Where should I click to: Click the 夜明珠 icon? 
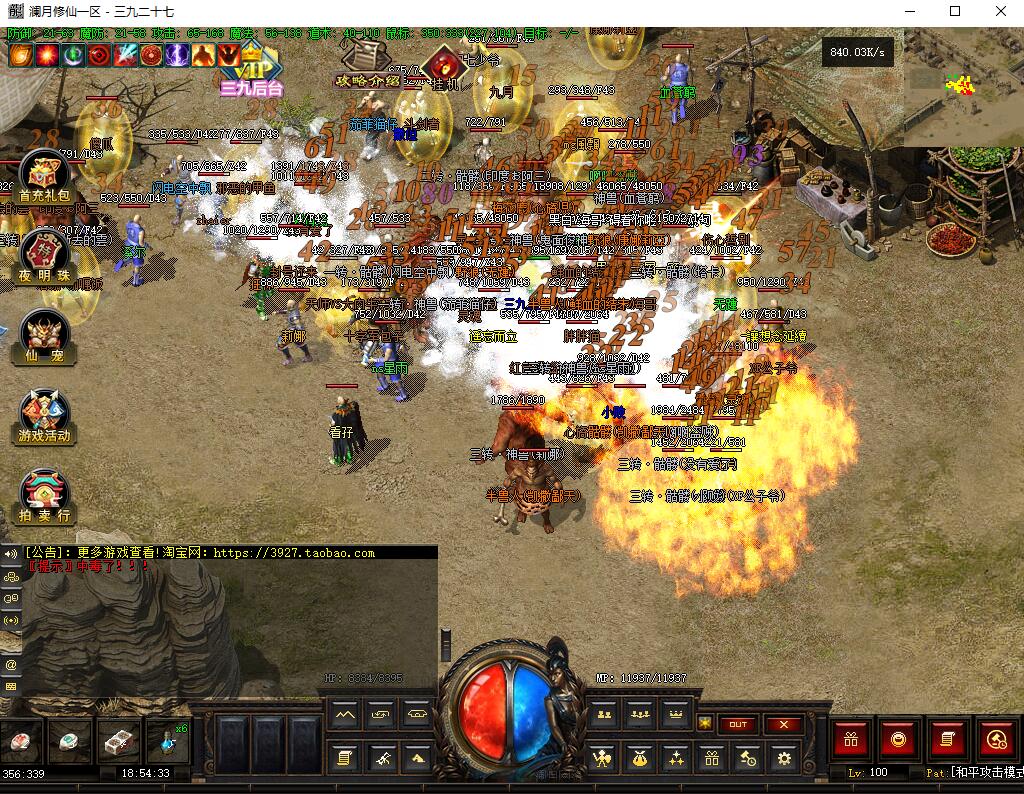(44, 257)
